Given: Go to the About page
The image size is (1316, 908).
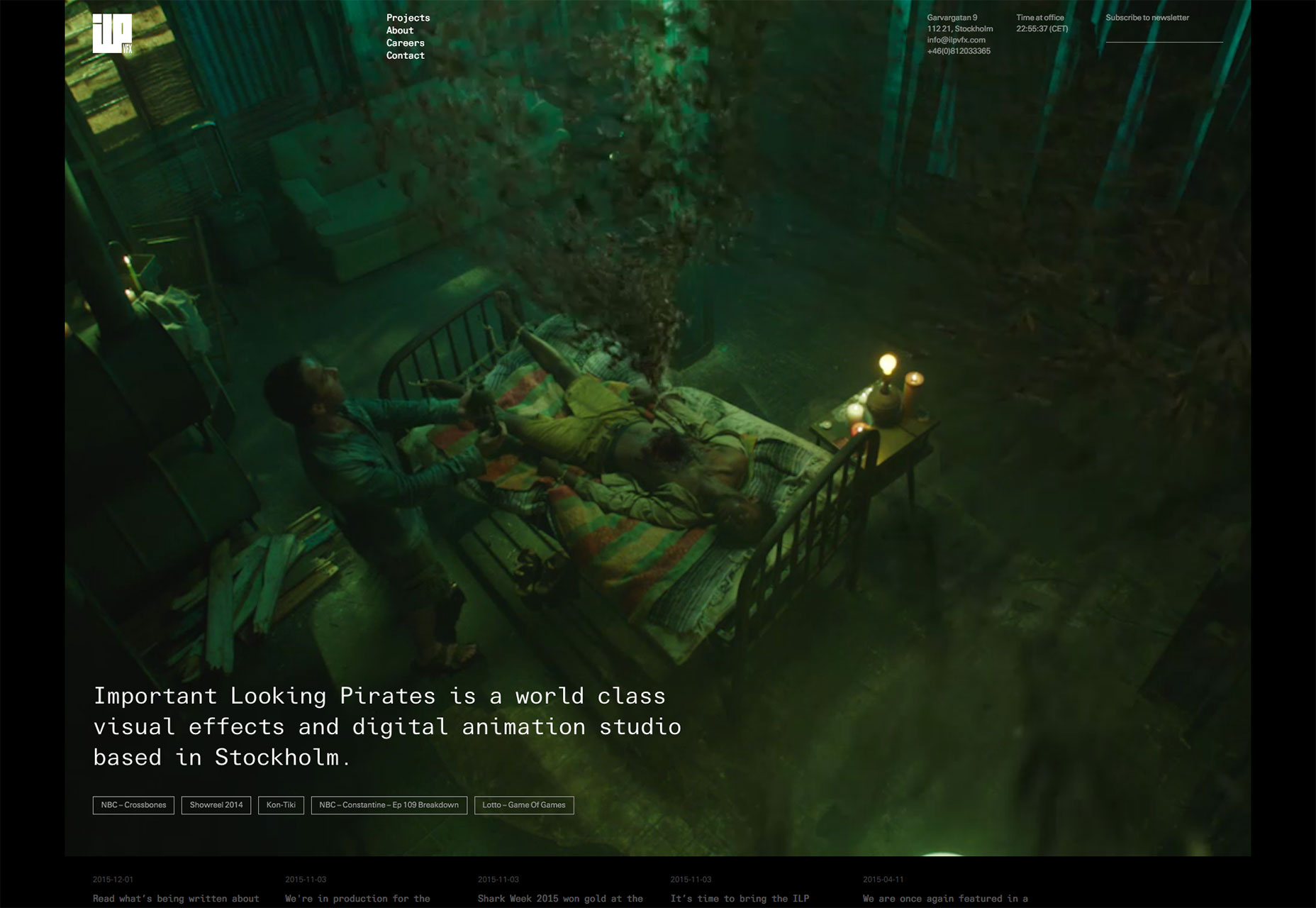Looking at the screenshot, I should [x=400, y=31].
